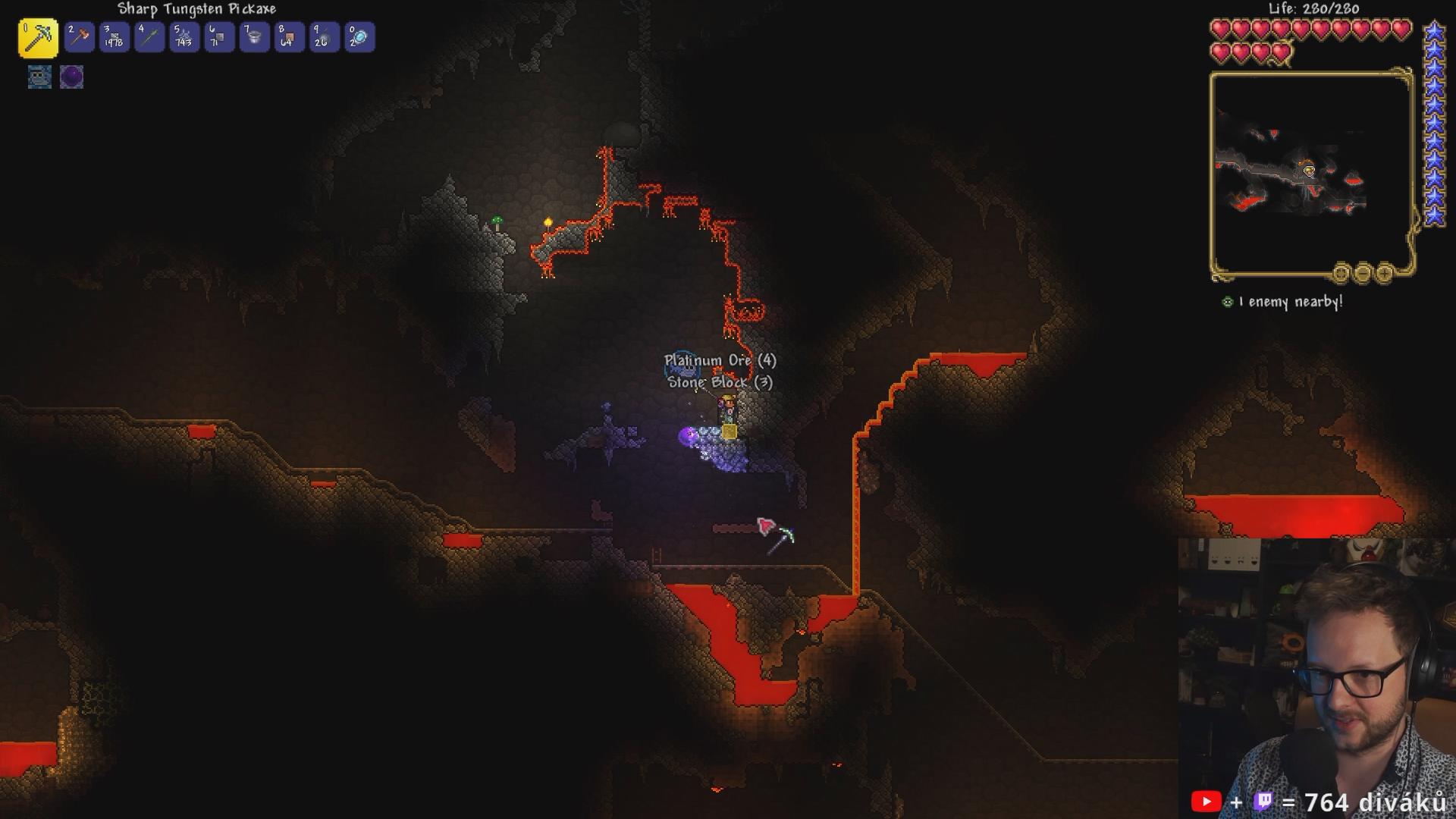Select the hammer in hotbar slot 2
Screen dimensions: 1456x819
[79, 37]
